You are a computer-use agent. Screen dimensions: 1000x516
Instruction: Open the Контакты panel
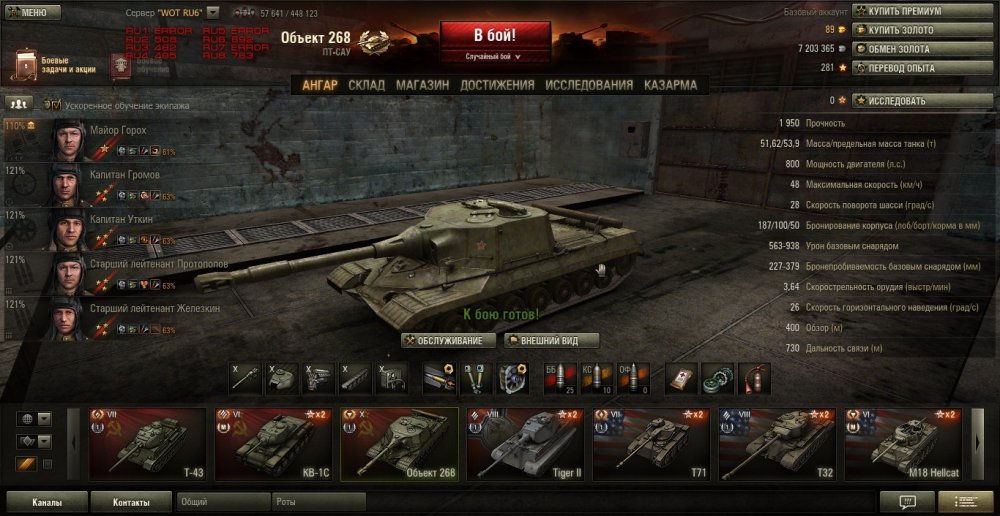(131, 502)
